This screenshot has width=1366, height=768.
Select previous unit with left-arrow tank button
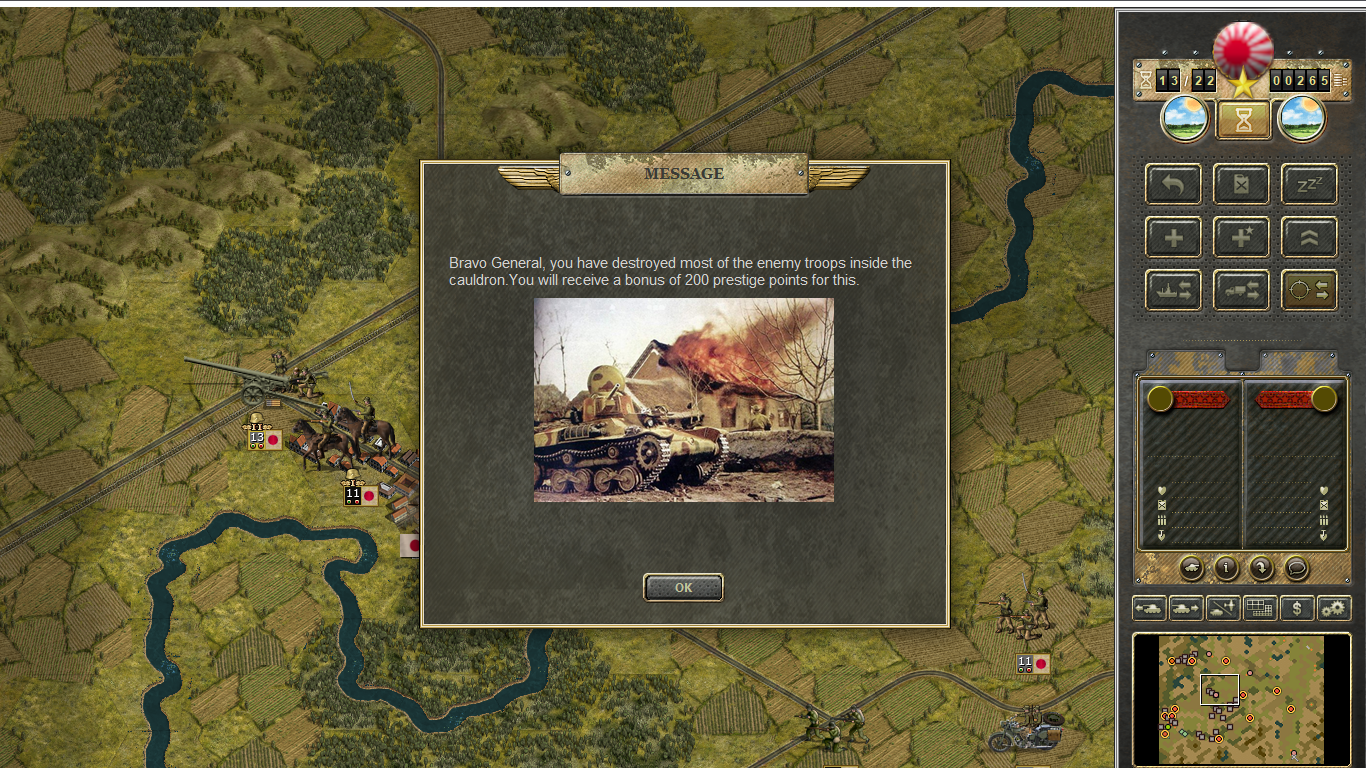pyautogui.click(x=1149, y=607)
